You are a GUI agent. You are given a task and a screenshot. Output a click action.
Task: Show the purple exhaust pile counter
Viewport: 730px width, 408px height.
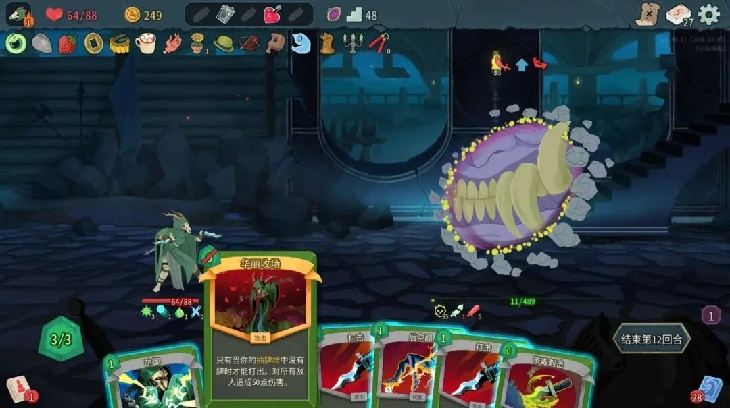tap(711, 315)
